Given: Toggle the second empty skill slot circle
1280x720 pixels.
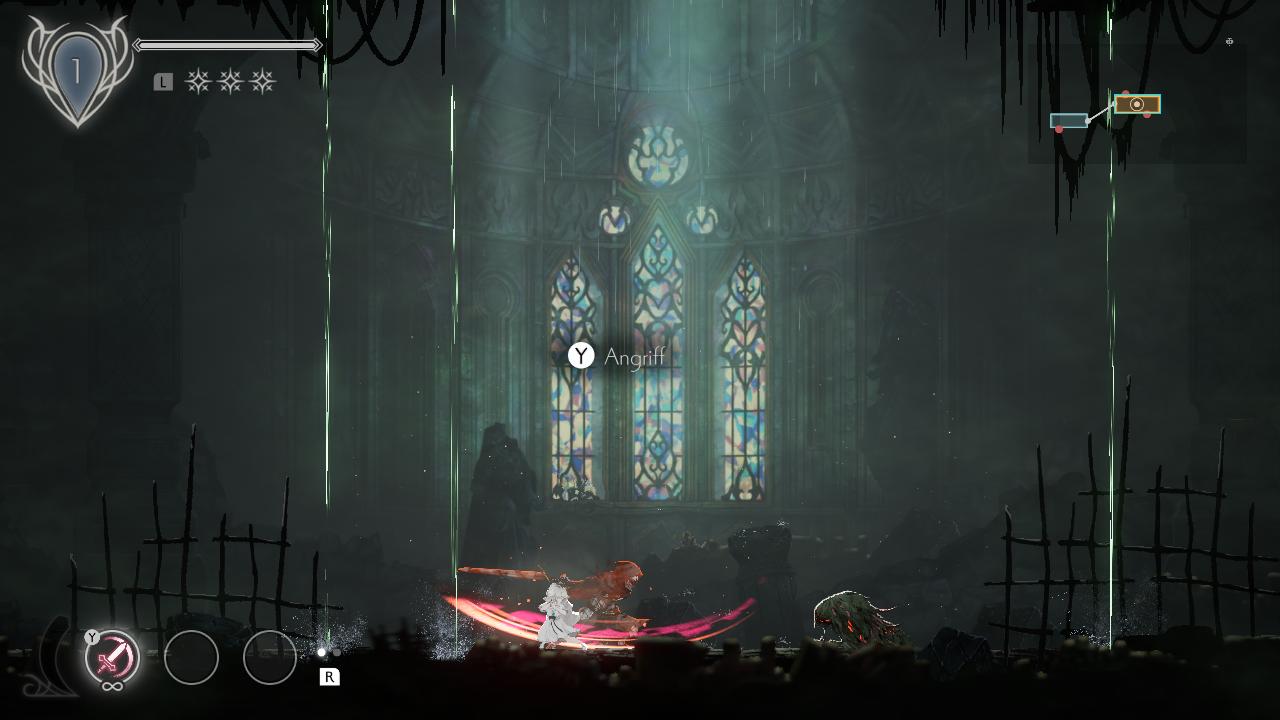Looking at the screenshot, I should (191, 658).
